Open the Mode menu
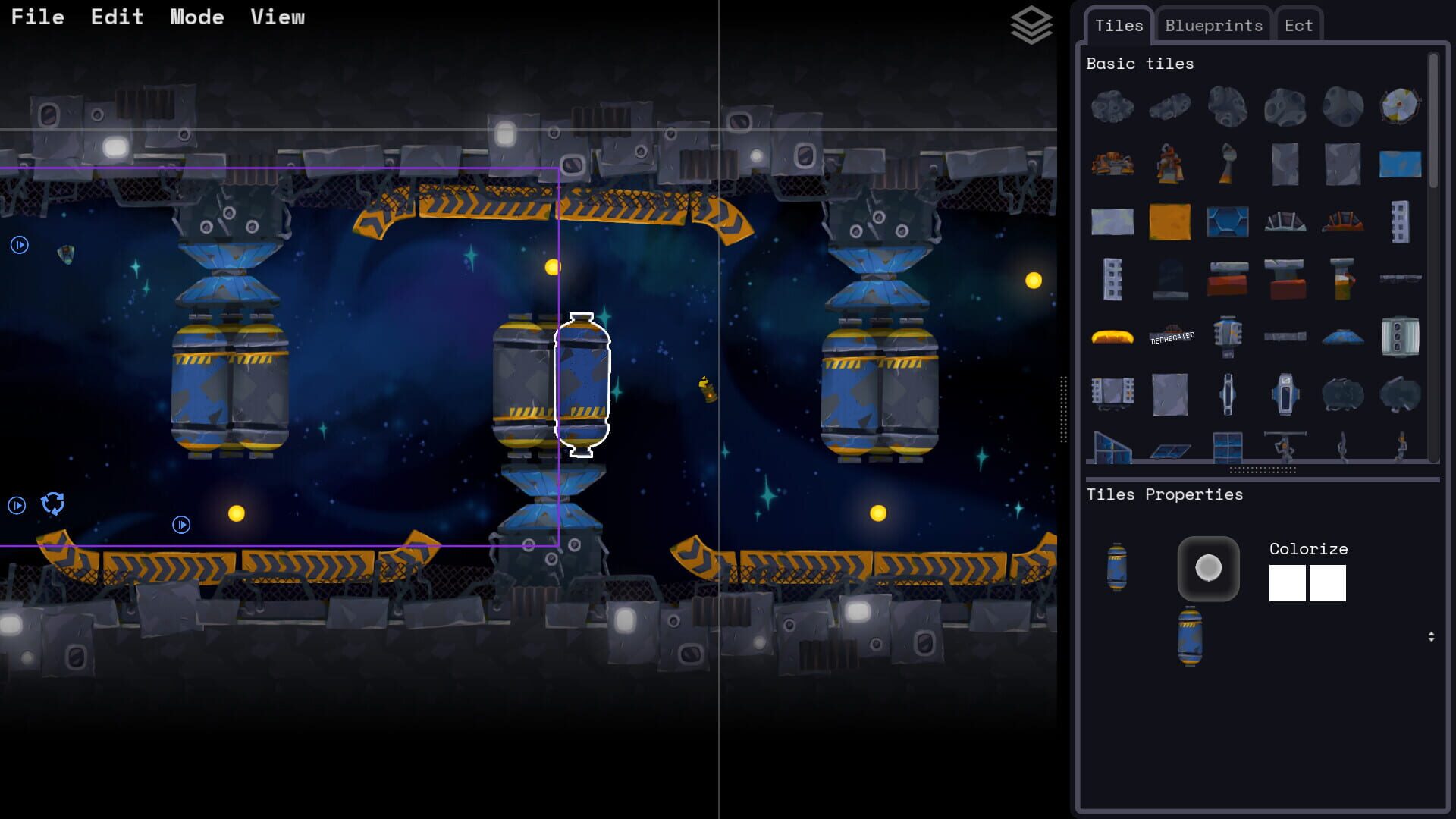The image size is (1456, 819). click(197, 17)
